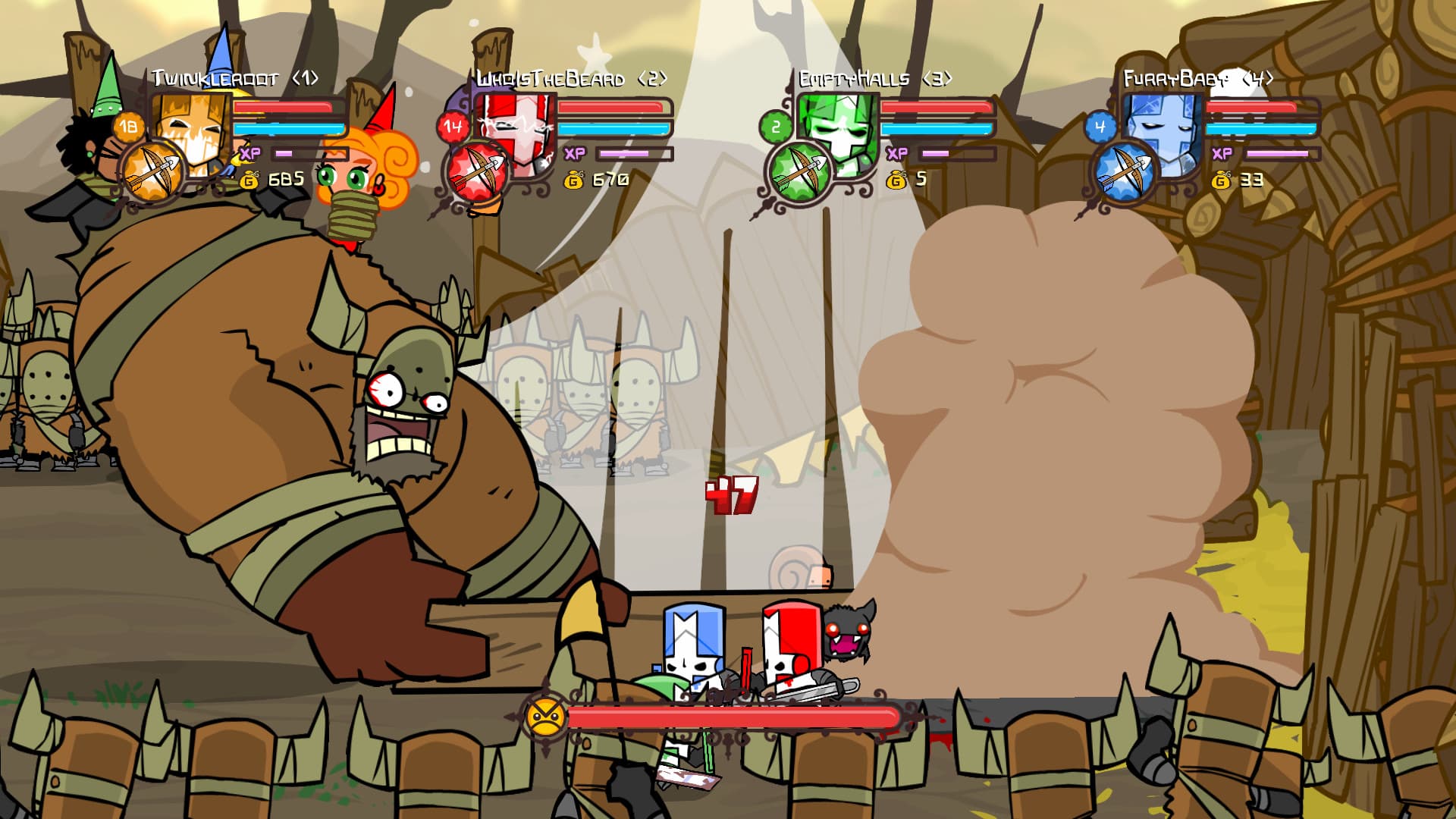Viewport: 1456px width, 819px height.
Task: Click the gold count 670 for WhoIsTheBeard
Action: (x=610, y=180)
